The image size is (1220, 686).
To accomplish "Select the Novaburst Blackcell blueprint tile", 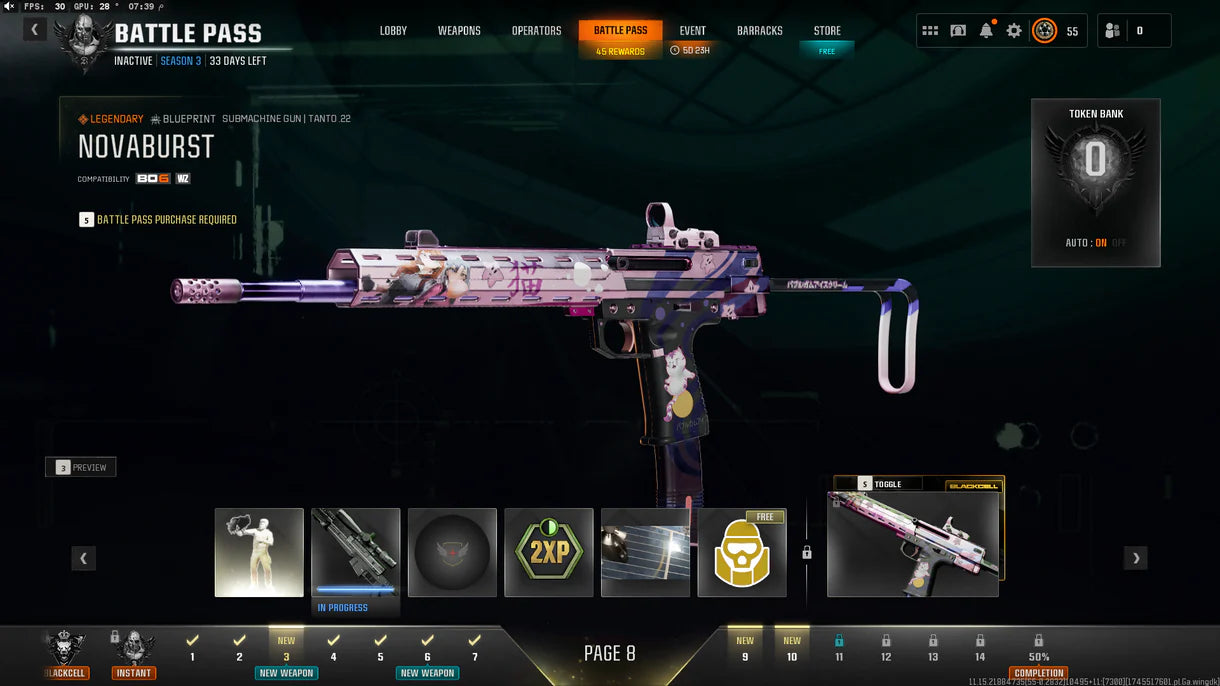I will tap(913, 543).
